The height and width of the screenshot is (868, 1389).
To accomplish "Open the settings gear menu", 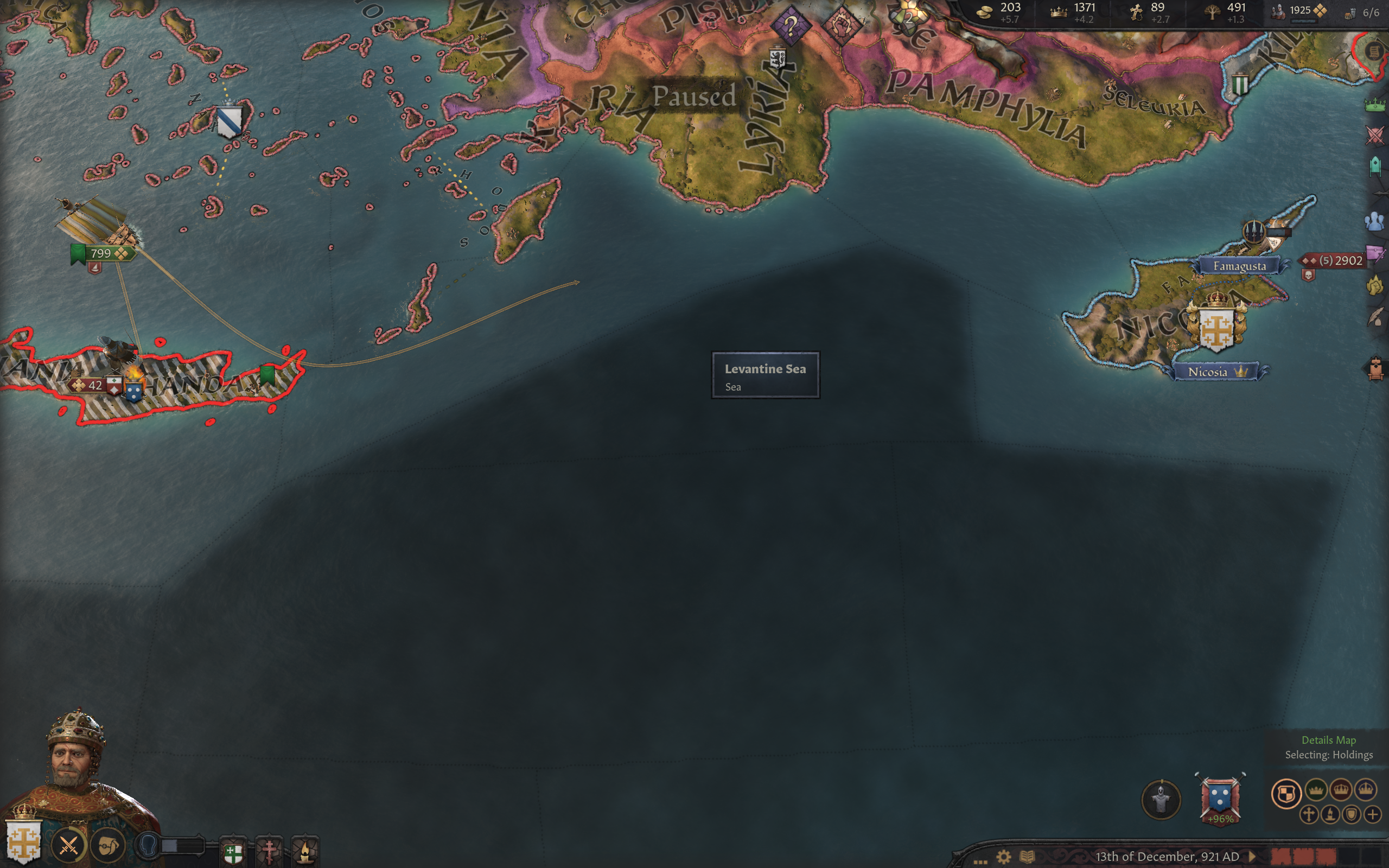I will click(x=1003, y=857).
